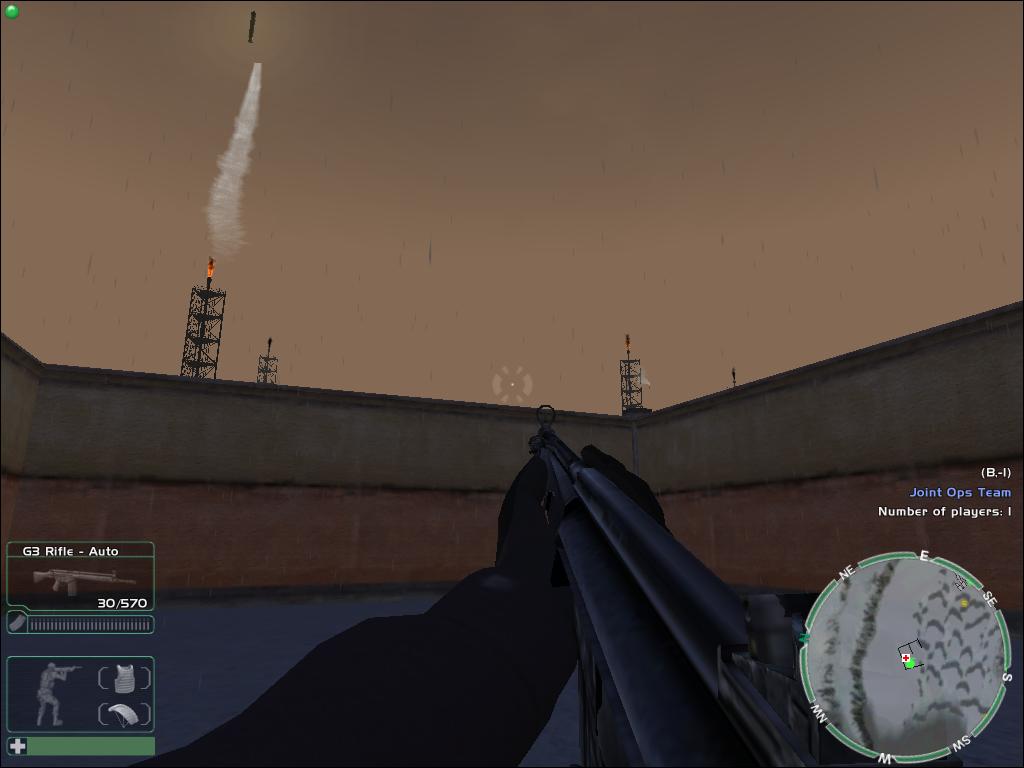Click the red cross marker on minimap
Image resolution: width=1024 pixels, height=768 pixels.
point(904,658)
